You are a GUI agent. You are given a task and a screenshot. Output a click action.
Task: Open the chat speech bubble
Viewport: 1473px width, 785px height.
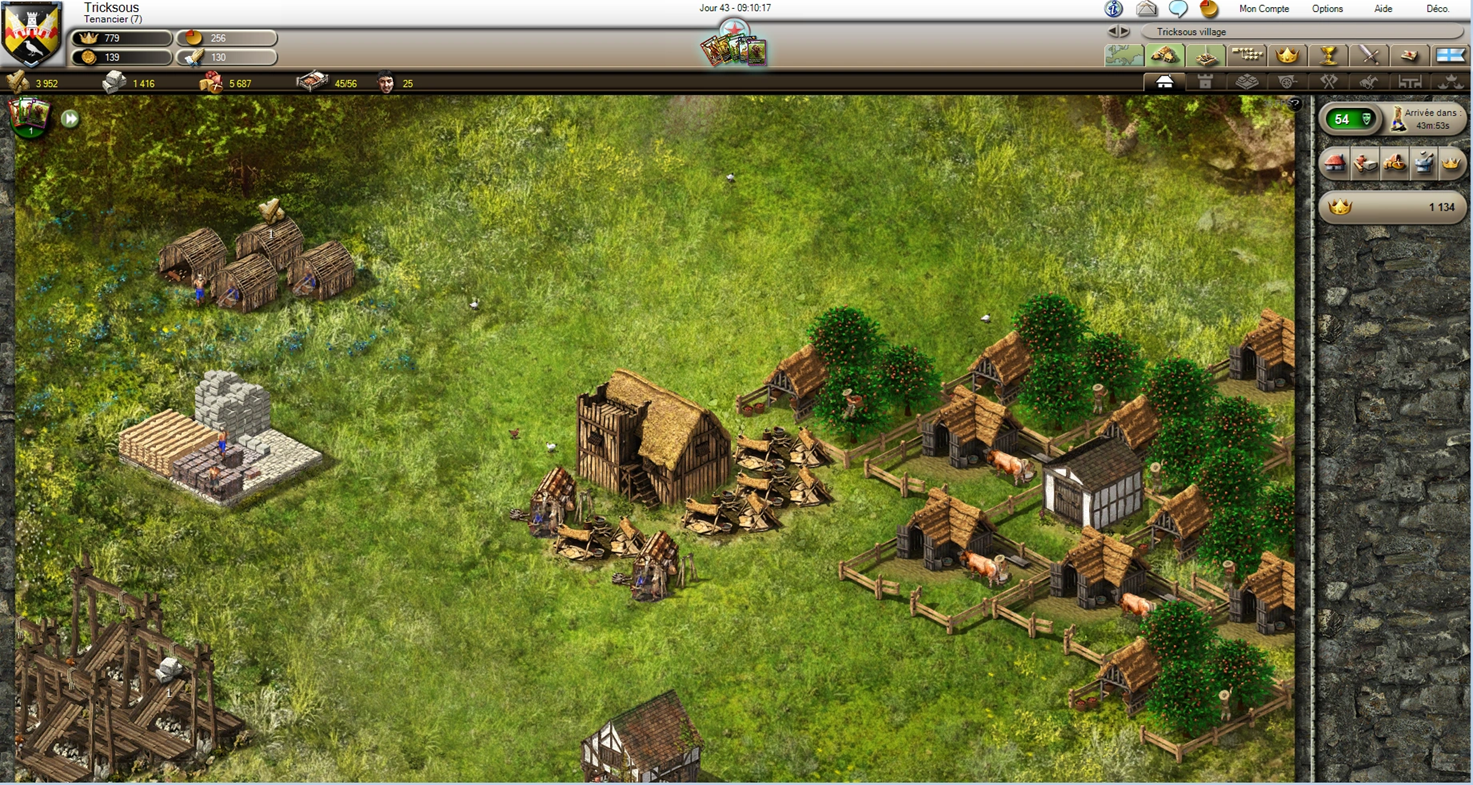click(1178, 9)
